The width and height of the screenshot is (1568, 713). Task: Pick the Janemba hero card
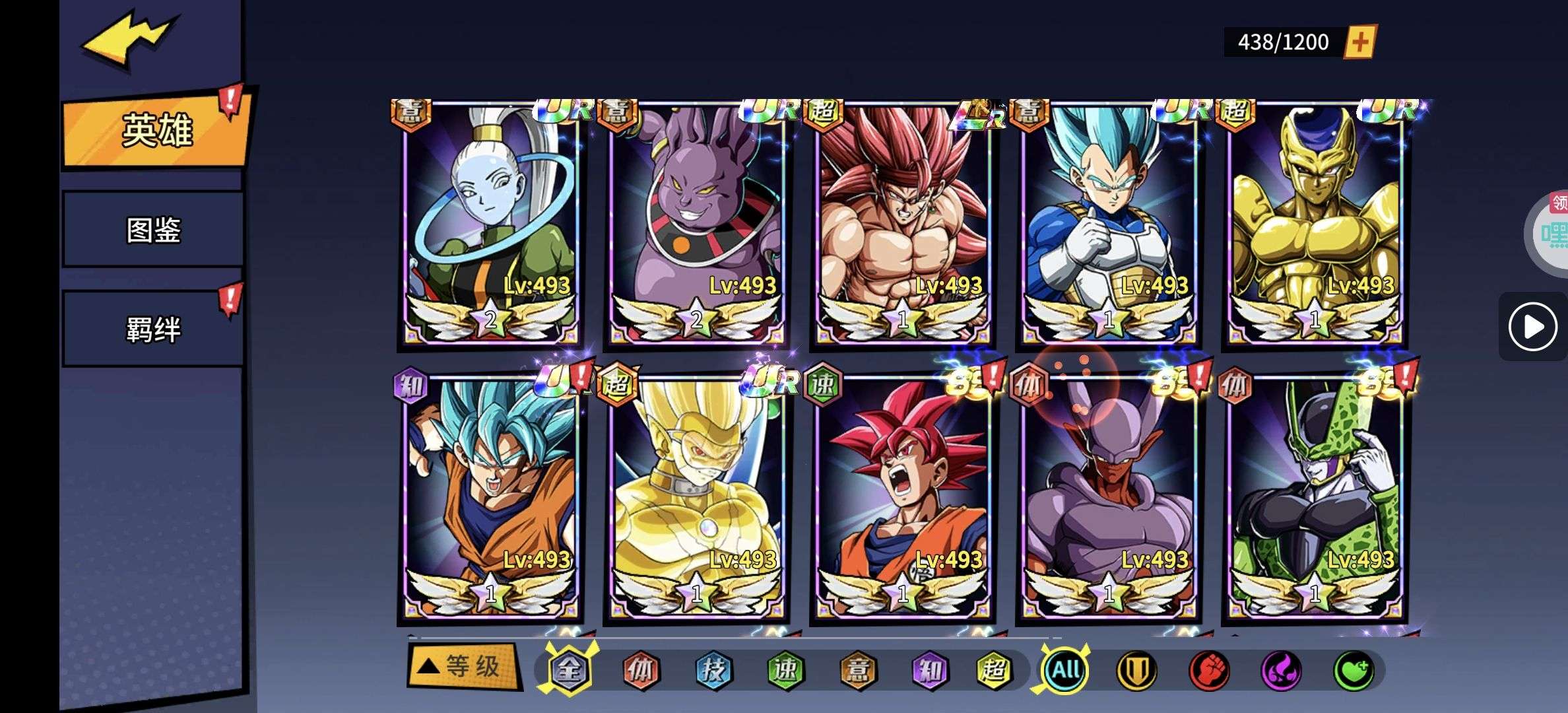click(x=1108, y=499)
